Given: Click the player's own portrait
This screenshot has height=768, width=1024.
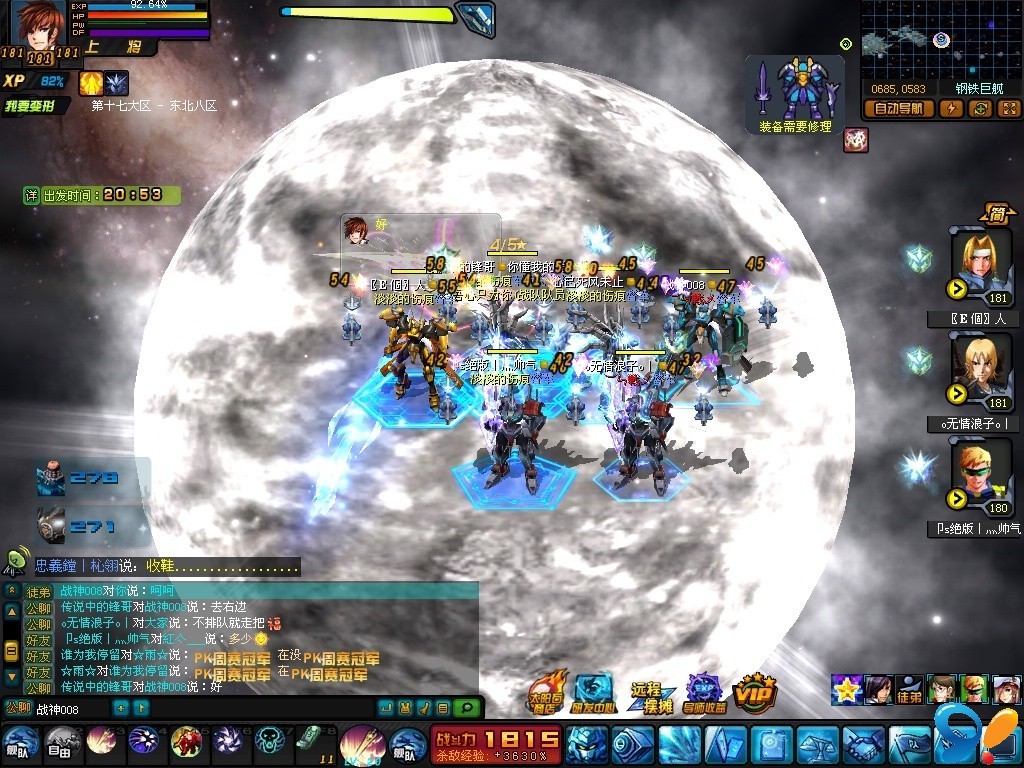Looking at the screenshot, I should [37, 28].
